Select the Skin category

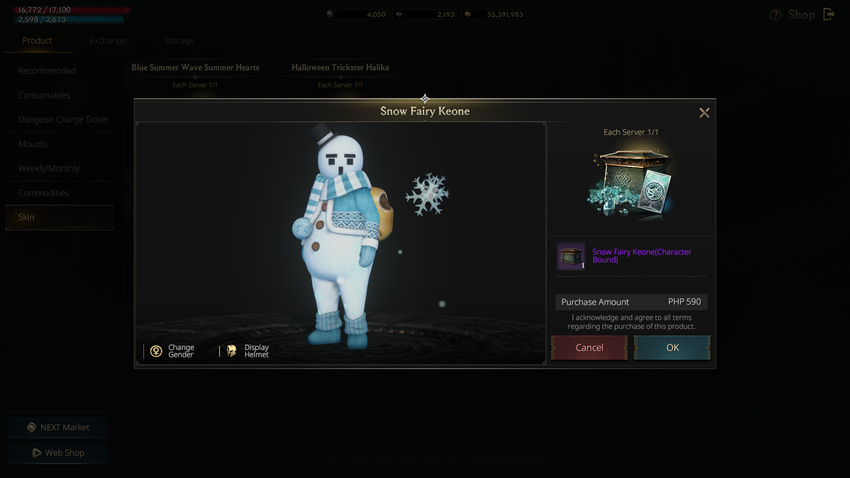(x=26, y=217)
